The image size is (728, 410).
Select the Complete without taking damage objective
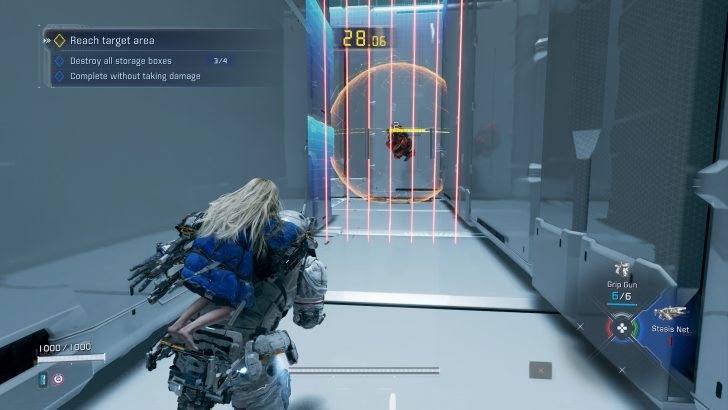[135, 75]
